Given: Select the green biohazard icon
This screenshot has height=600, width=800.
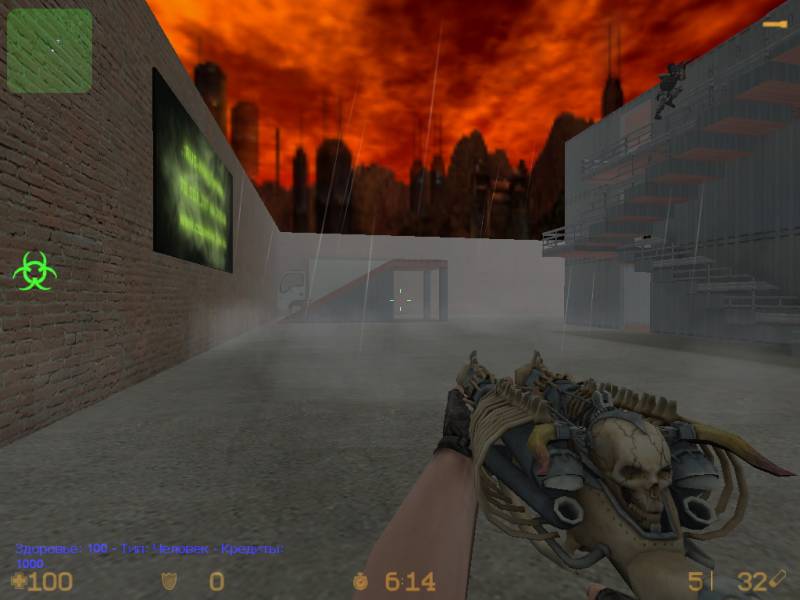Looking at the screenshot, I should tap(35, 271).
